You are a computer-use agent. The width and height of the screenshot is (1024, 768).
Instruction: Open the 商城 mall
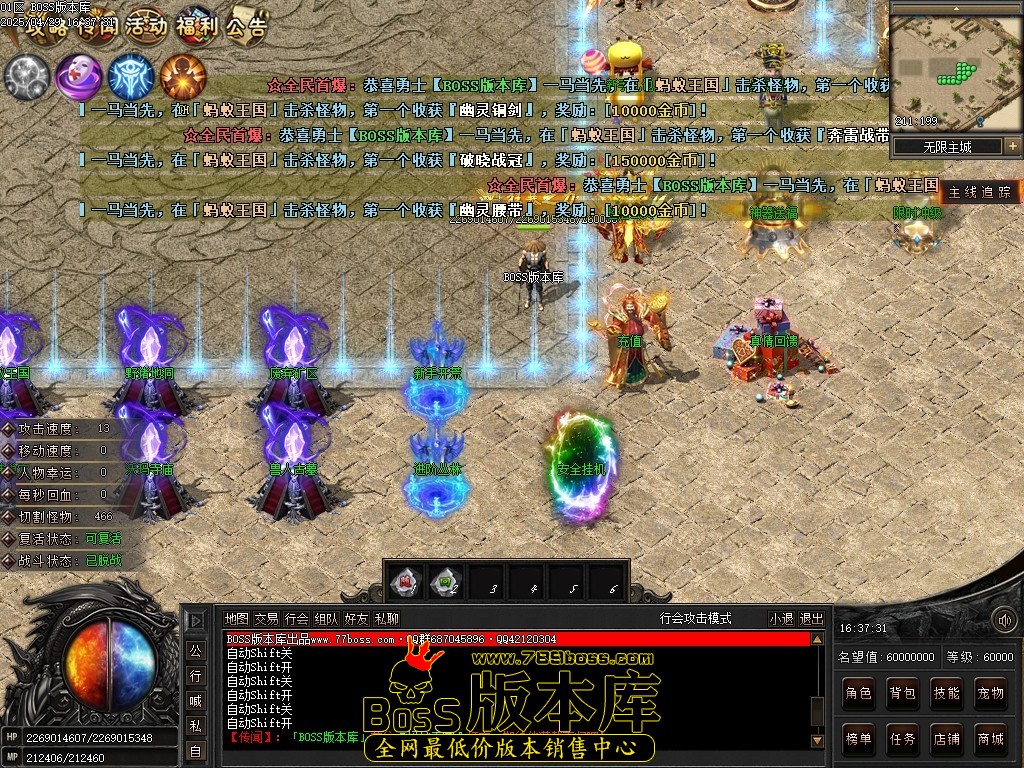[990, 739]
